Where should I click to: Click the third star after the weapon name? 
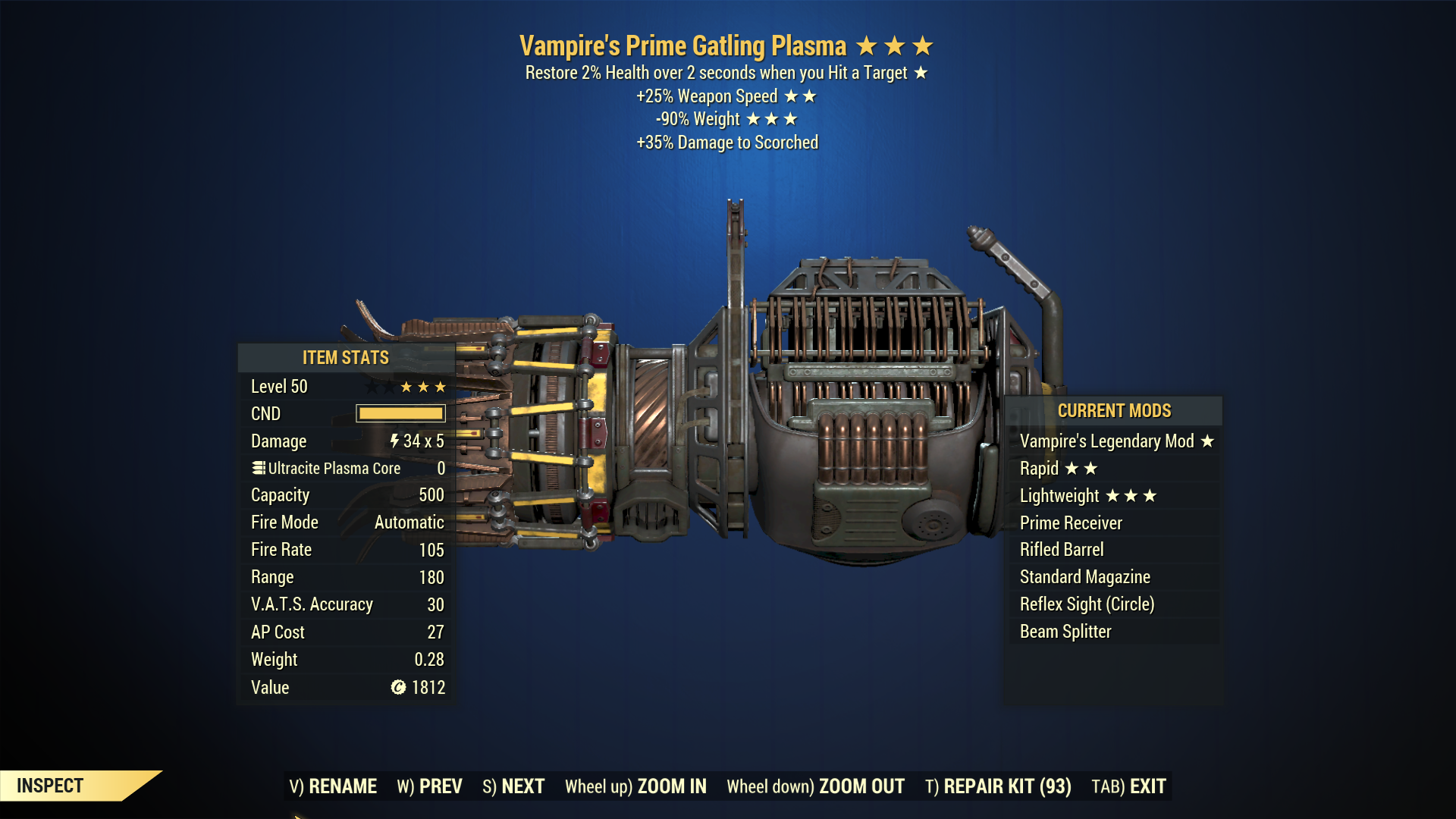click(922, 45)
